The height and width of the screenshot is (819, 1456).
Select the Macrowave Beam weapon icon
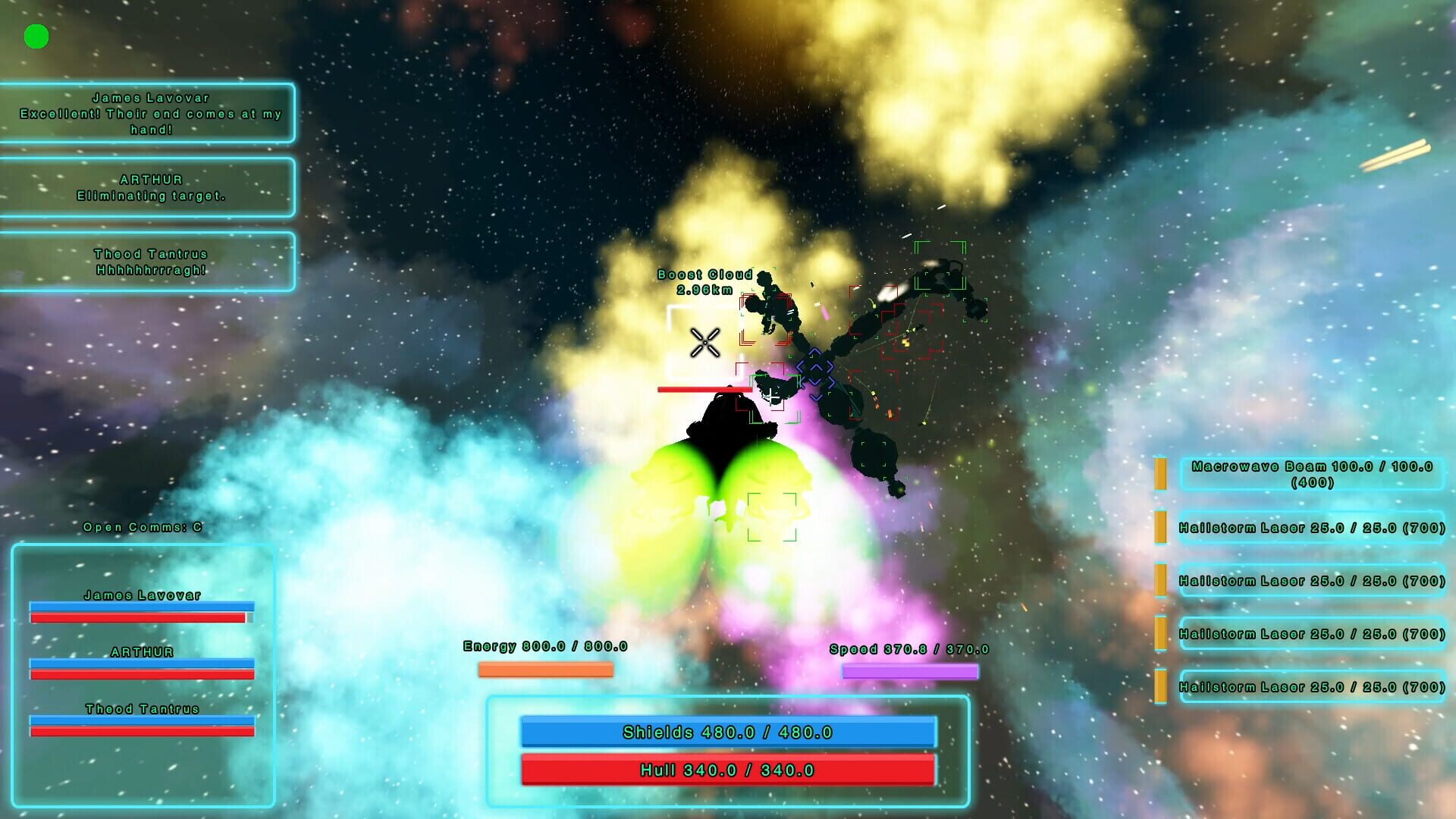point(1160,473)
